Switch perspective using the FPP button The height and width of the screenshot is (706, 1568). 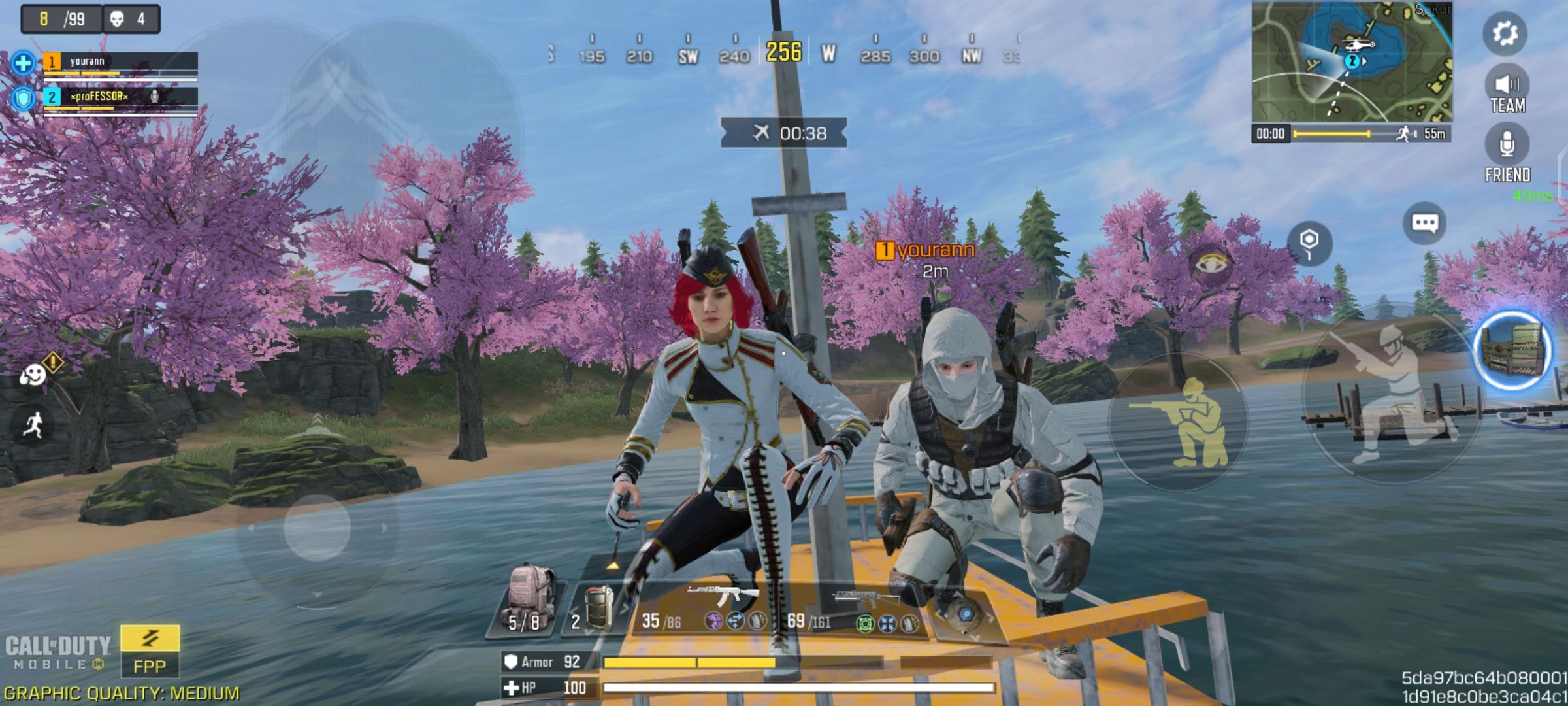coord(150,651)
